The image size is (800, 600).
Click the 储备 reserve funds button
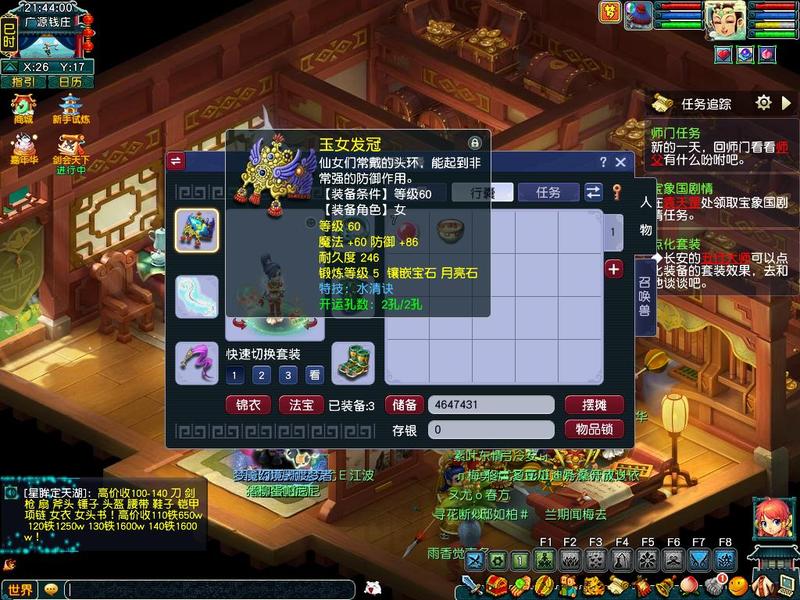(x=404, y=405)
